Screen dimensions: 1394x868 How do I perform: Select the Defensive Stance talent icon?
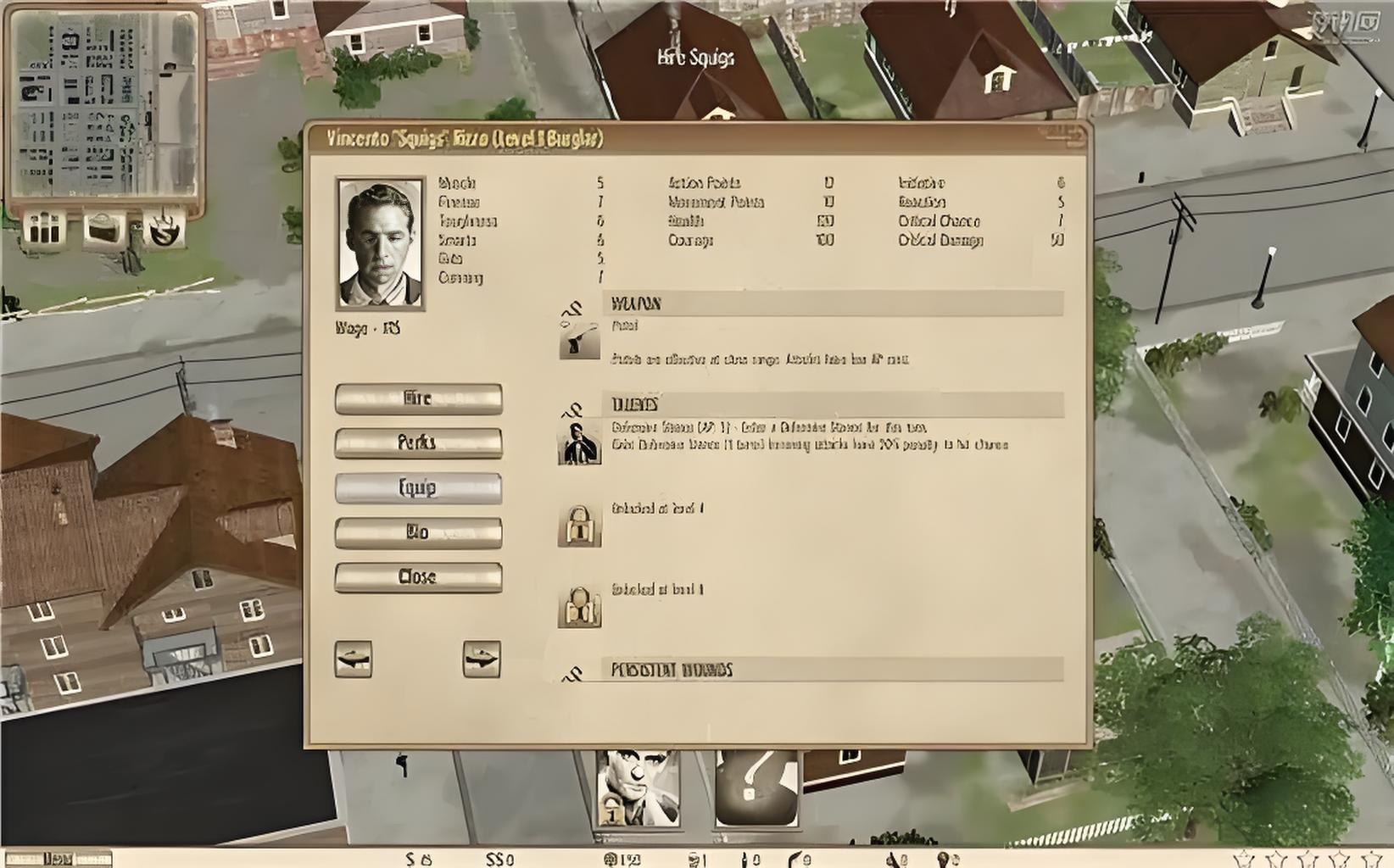[x=579, y=442]
